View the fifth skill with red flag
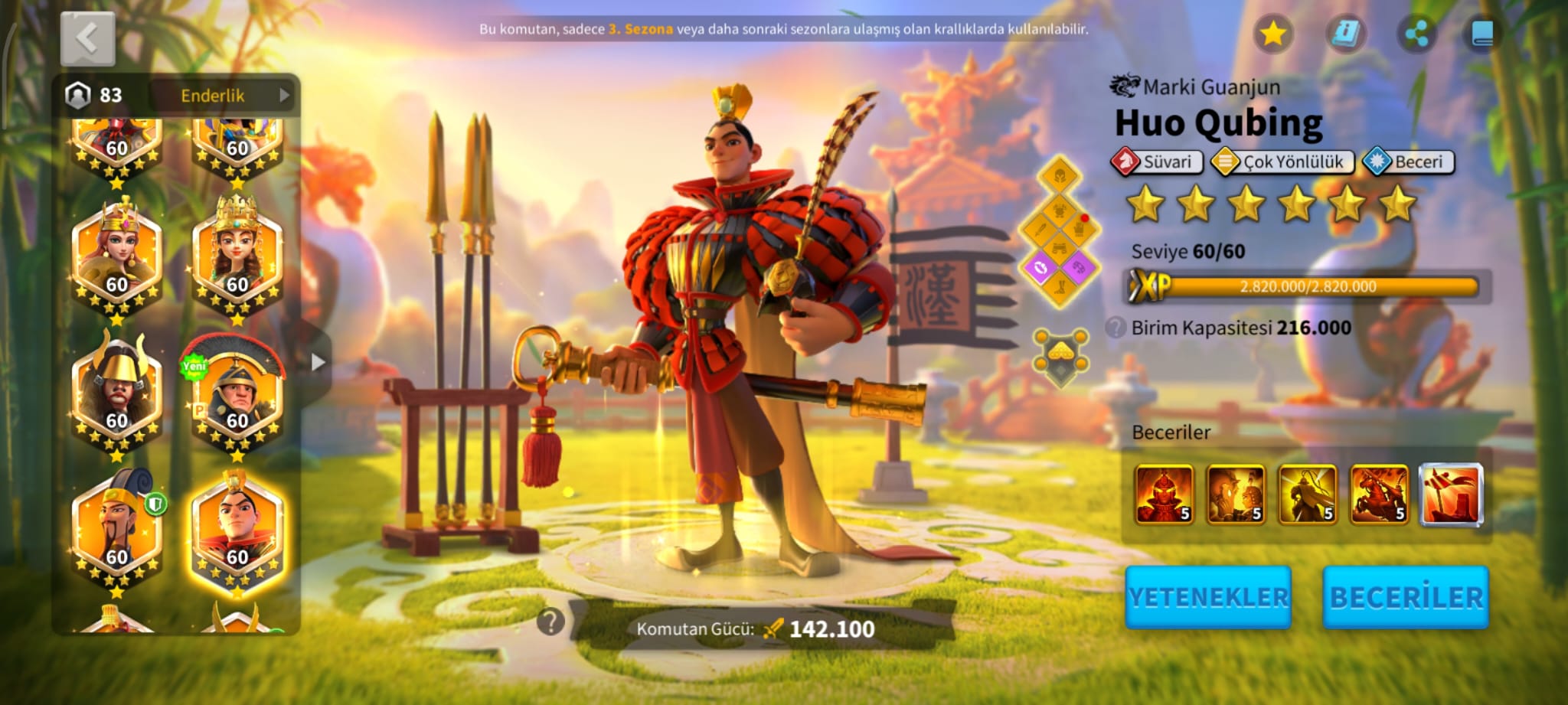Image resolution: width=1568 pixels, height=705 pixels. click(x=1451, y=495)
